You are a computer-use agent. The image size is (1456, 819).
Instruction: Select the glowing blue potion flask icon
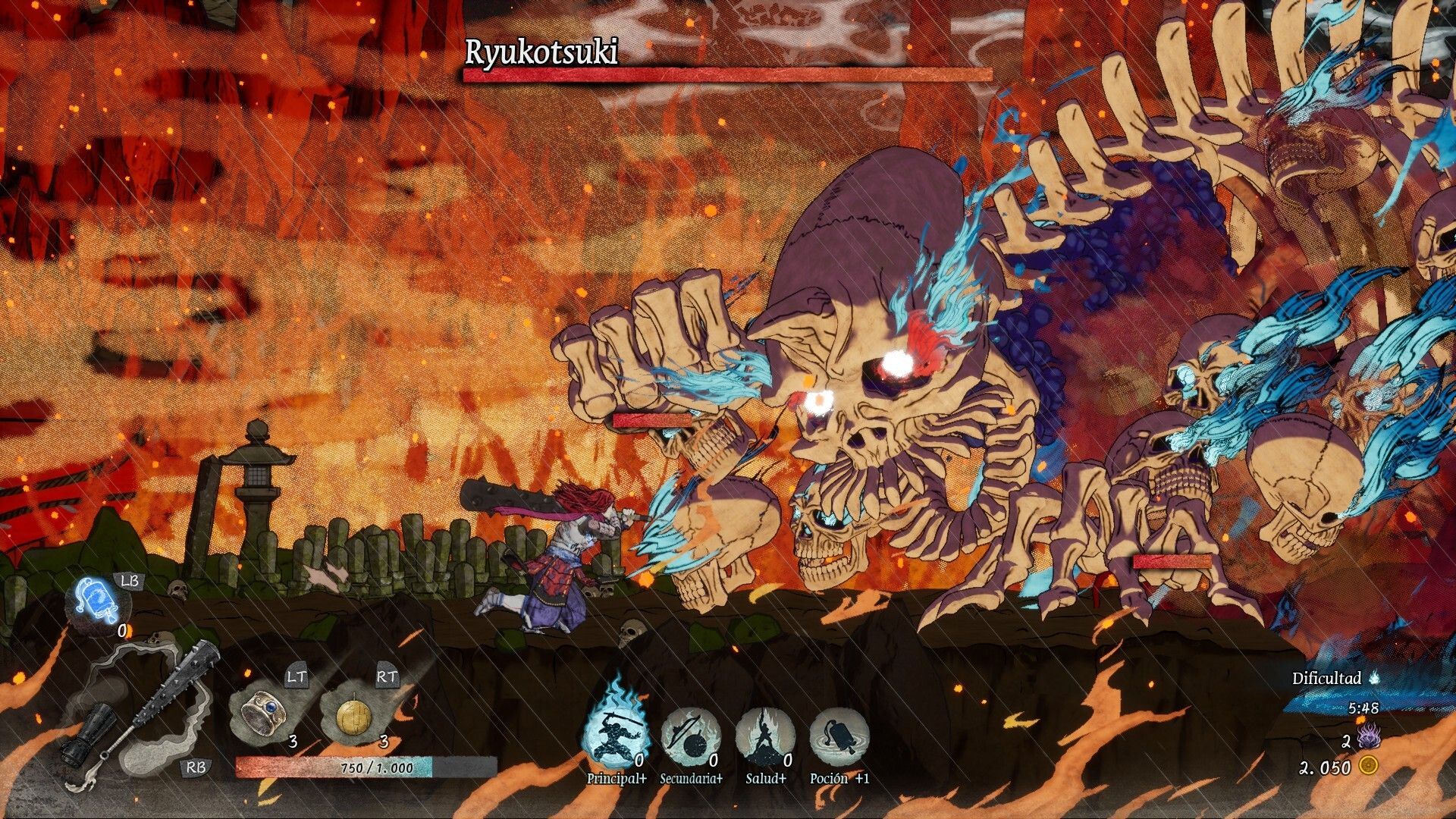click(97, 603)
